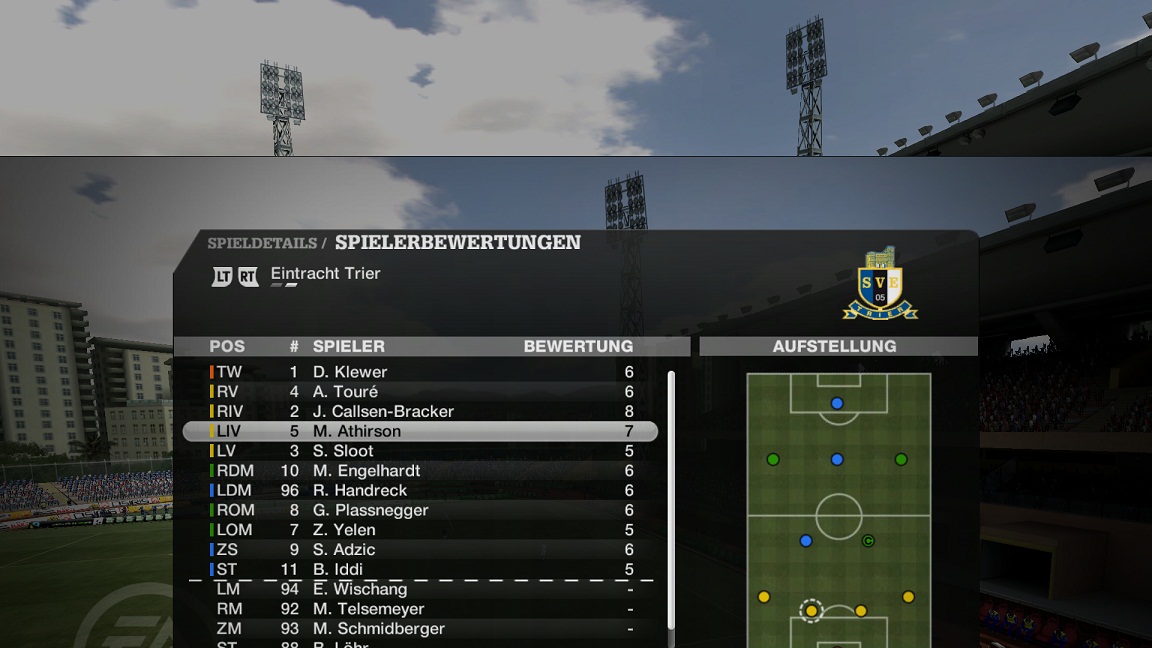The image size is (1152, 648).
Task: Select J. Callsen-Bracker's rating row
Action: point(420,411)
